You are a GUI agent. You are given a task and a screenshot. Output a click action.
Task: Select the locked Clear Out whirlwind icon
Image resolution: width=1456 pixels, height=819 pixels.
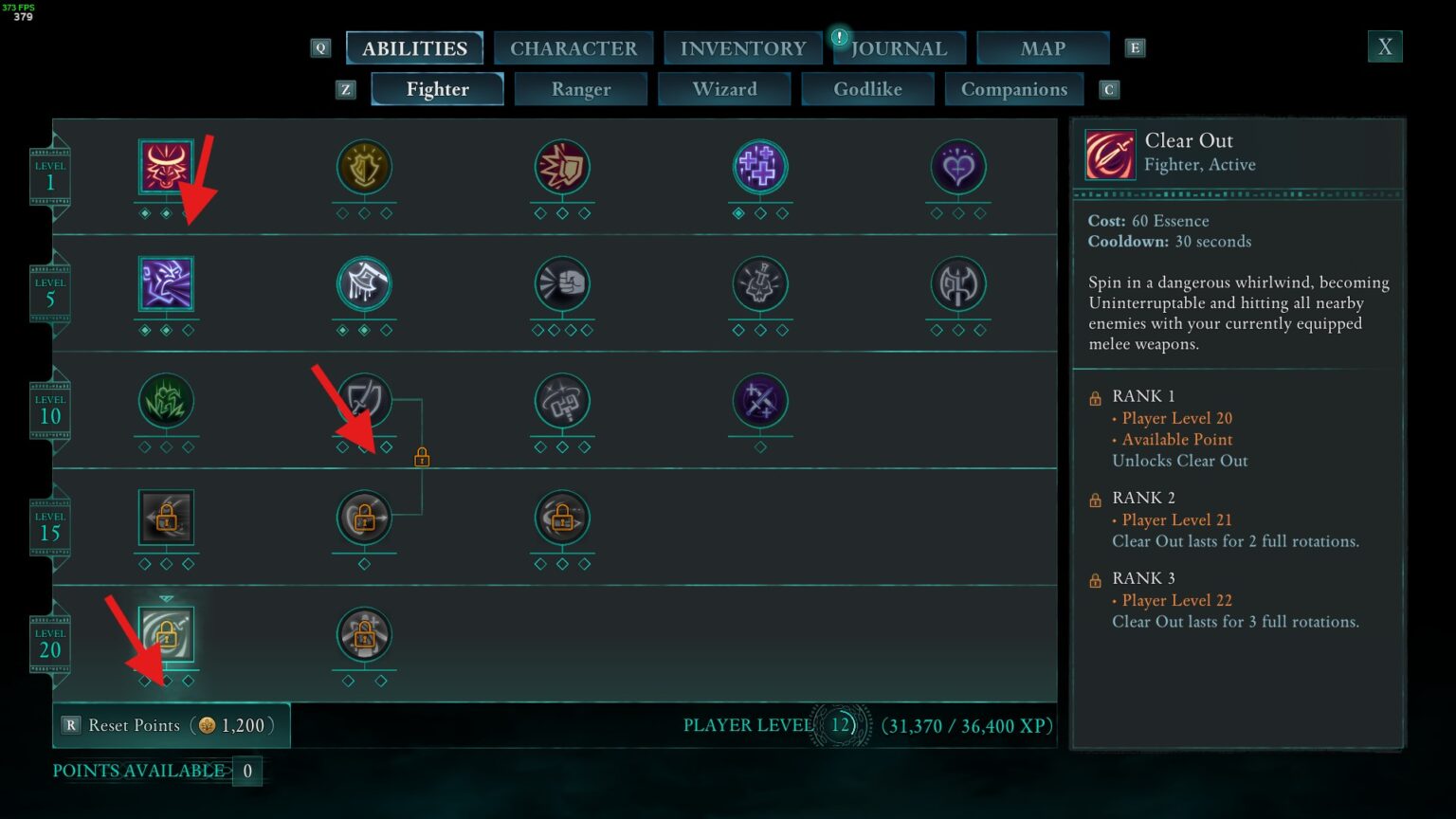[x=166, y=633]
